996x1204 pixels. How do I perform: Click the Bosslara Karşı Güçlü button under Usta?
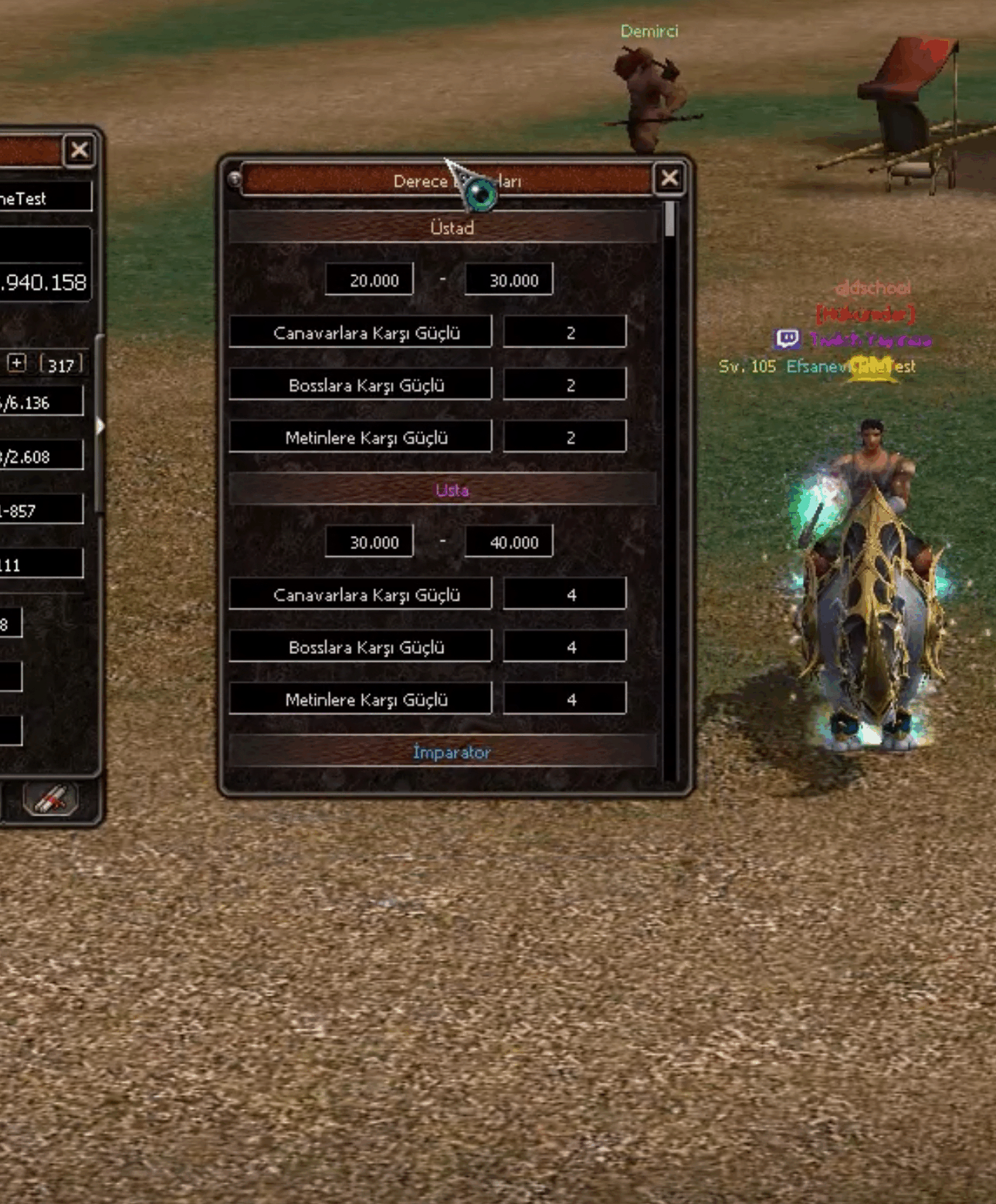[x=361, y=646]
